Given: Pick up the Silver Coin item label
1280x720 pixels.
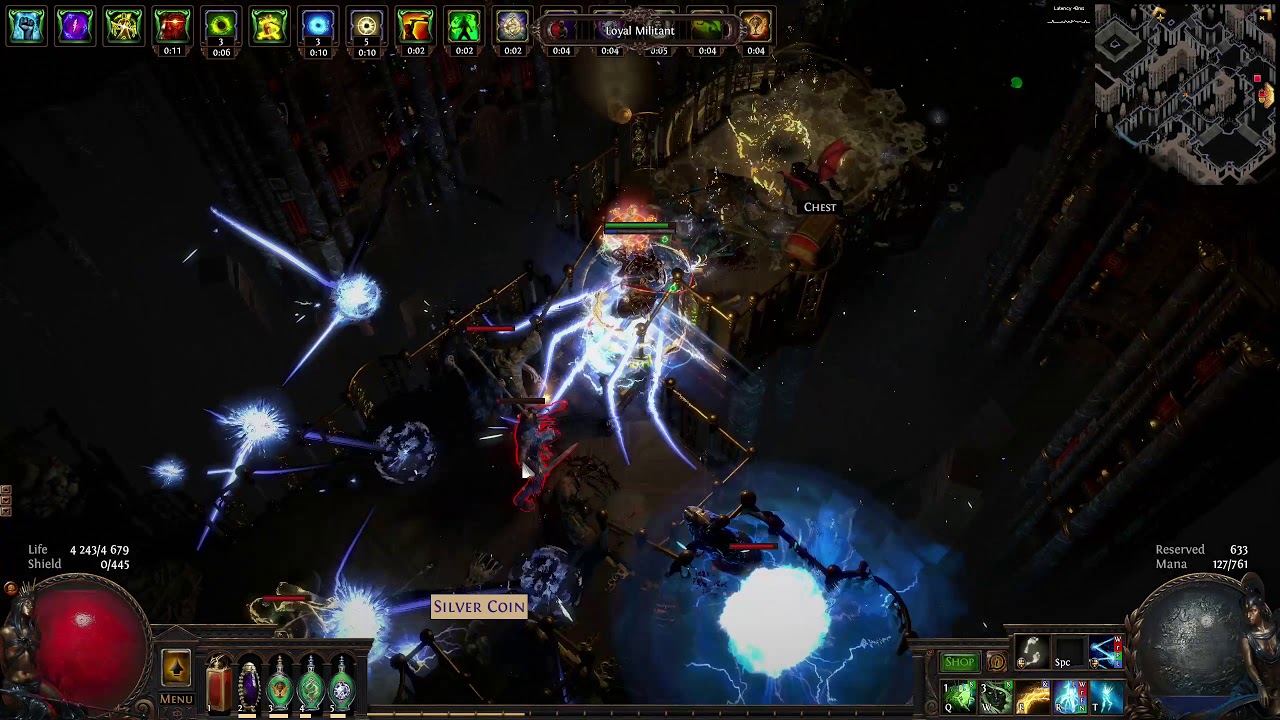Looking at the screenshot, I should pos(479,606).
